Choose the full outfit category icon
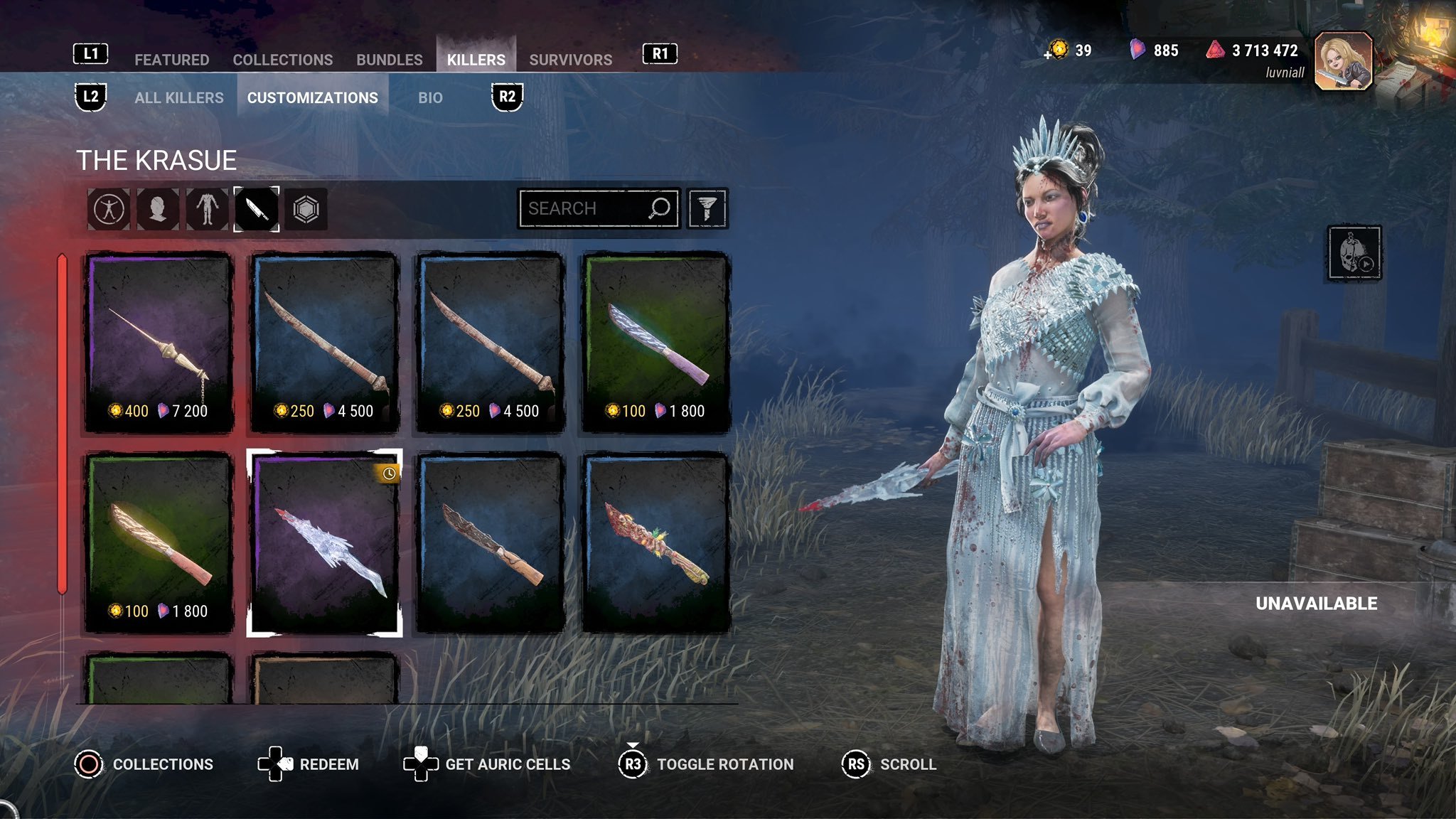The image size is (1456, 819). [x=109, y=209]
